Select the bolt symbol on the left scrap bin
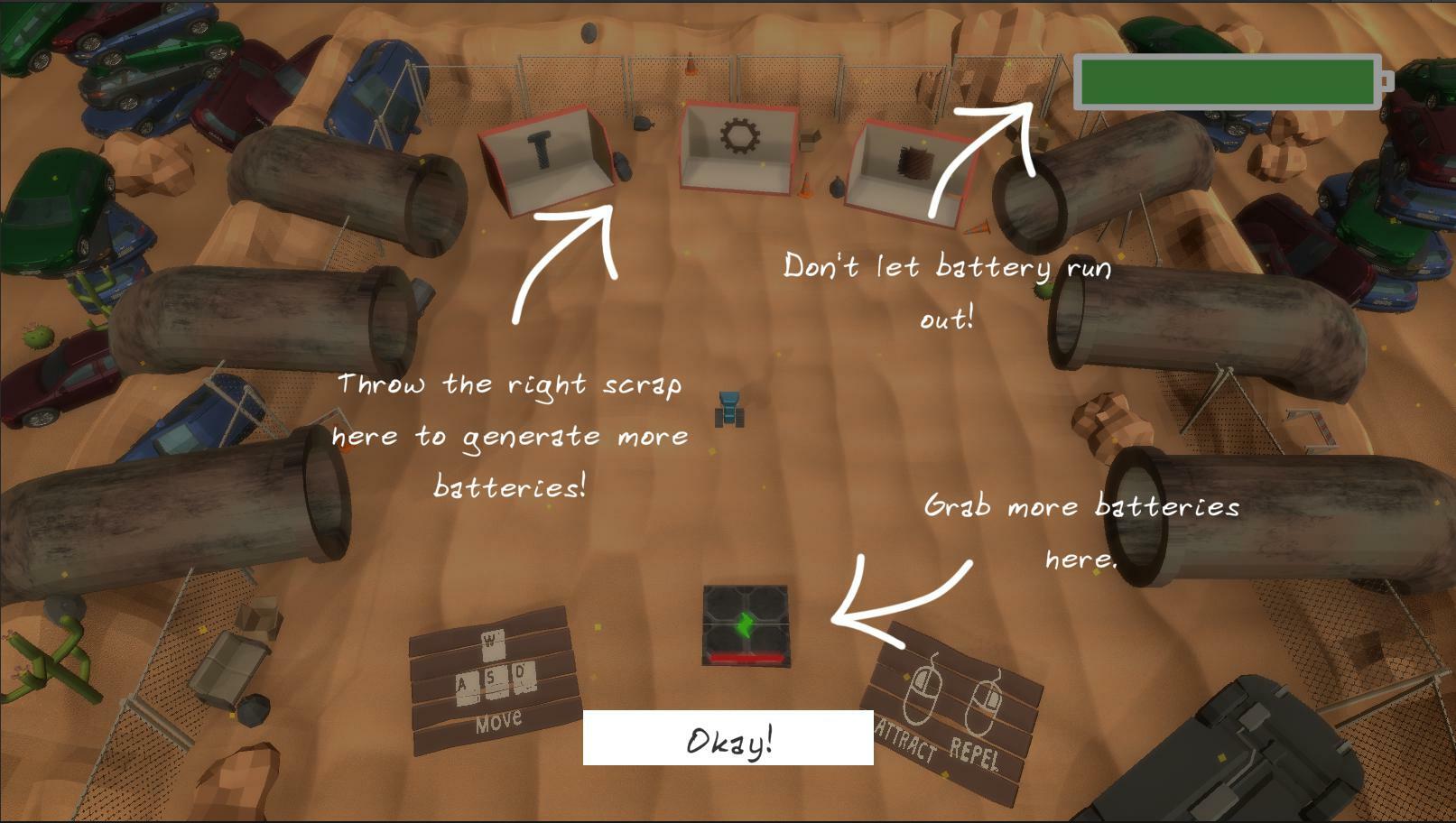The image size is (1456, 823). click(x=539, y=148)
